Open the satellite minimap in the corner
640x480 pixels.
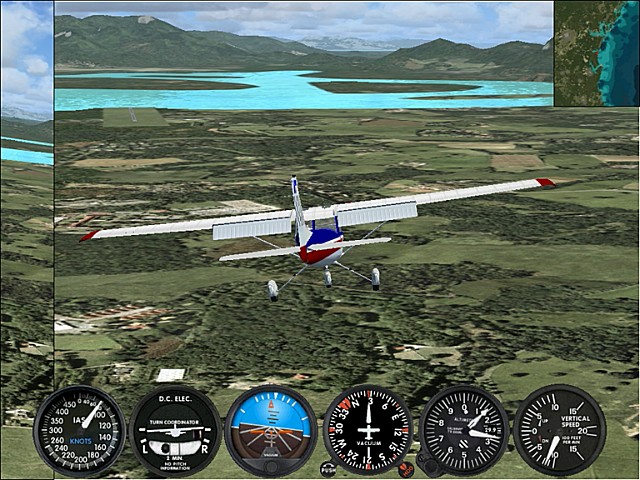tap(596, 53)
